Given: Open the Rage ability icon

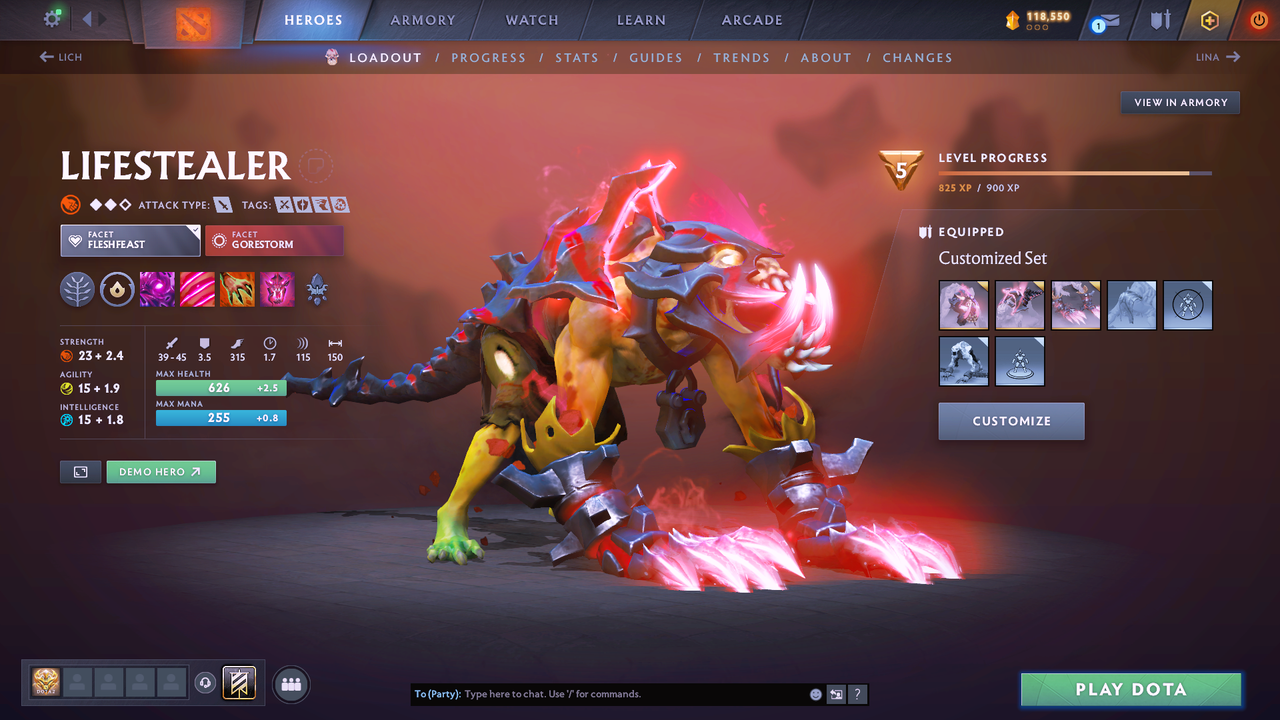Looking at the screenshot, I should pos(157,290).
